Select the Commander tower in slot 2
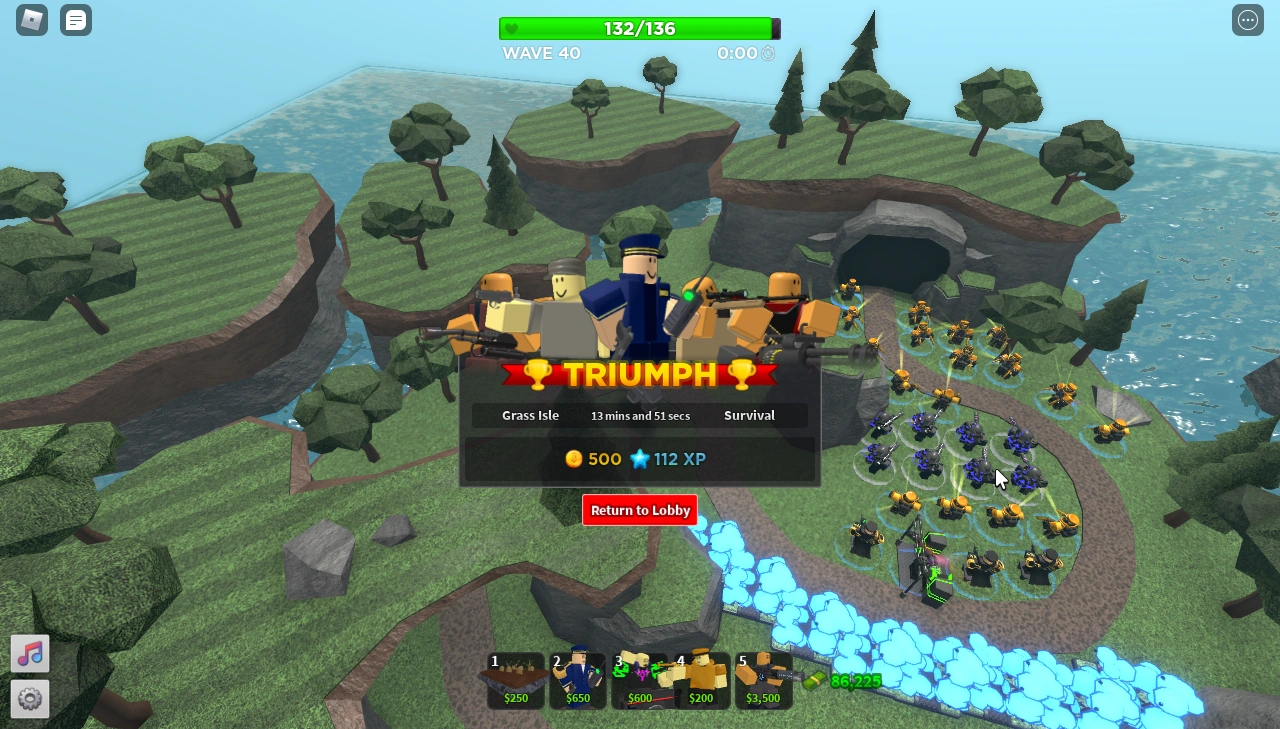 577,680
